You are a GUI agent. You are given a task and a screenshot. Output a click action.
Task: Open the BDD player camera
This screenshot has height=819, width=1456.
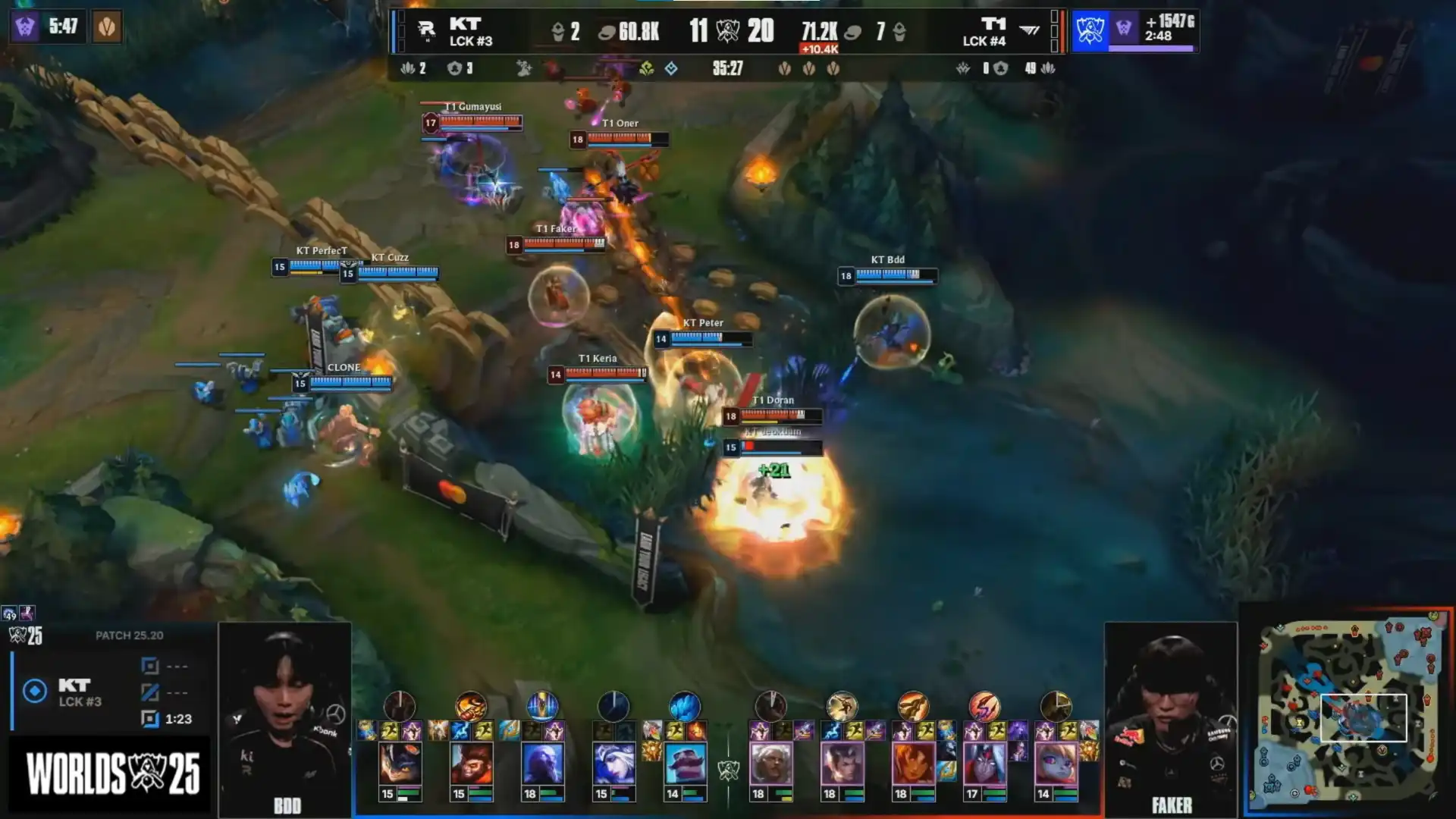click(285, 717)
